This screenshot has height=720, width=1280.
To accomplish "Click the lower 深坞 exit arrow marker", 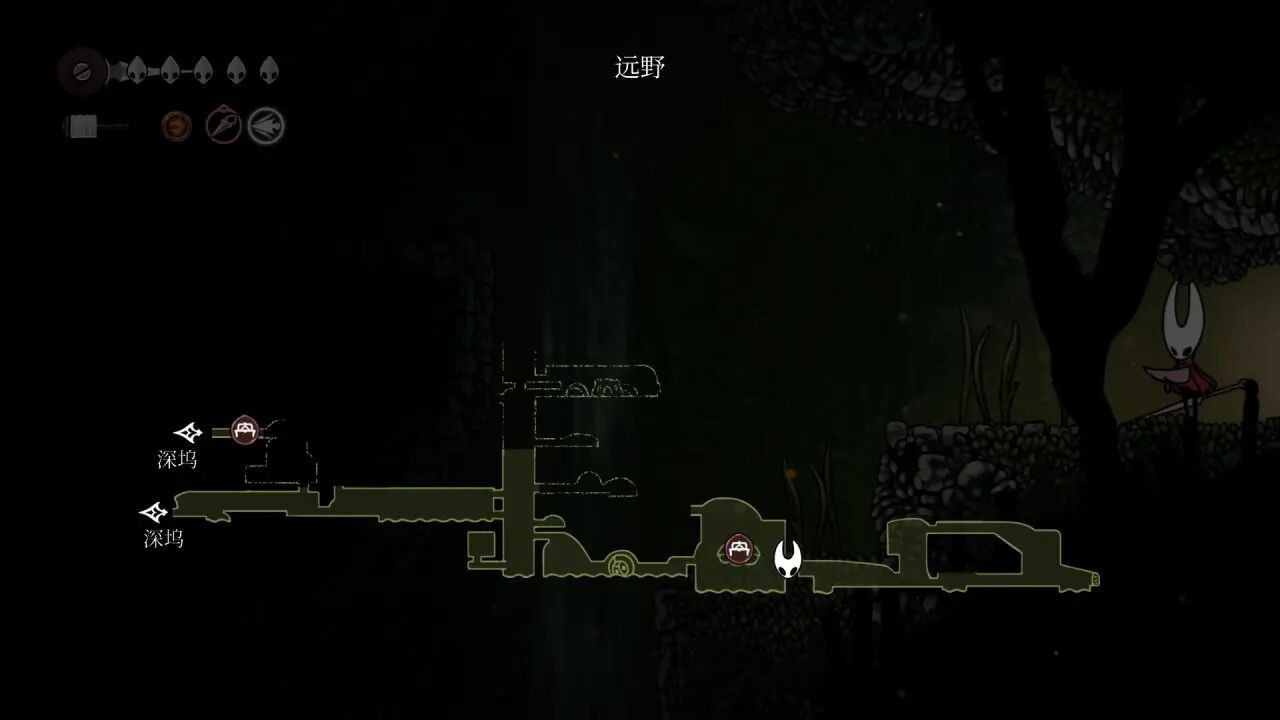I will pos(154,513).
